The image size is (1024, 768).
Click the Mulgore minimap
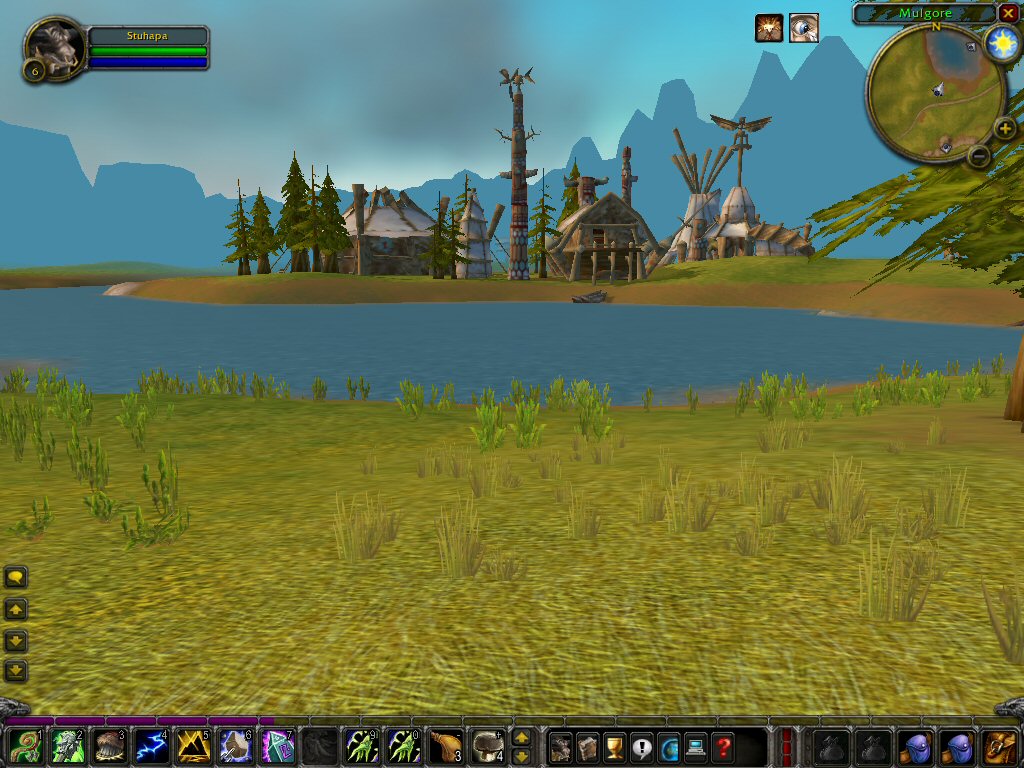936,92
